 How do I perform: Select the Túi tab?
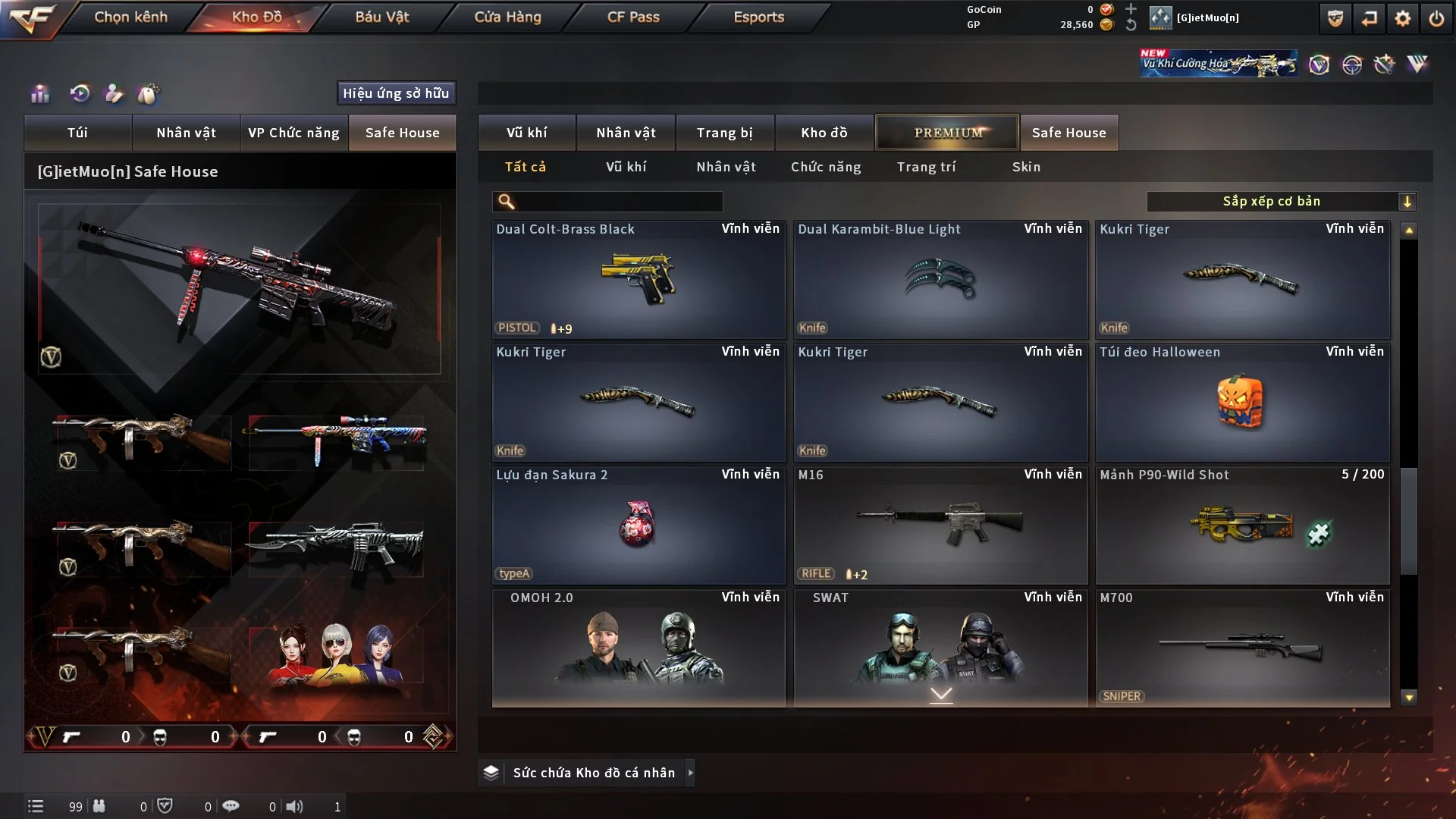coord(77,133)
